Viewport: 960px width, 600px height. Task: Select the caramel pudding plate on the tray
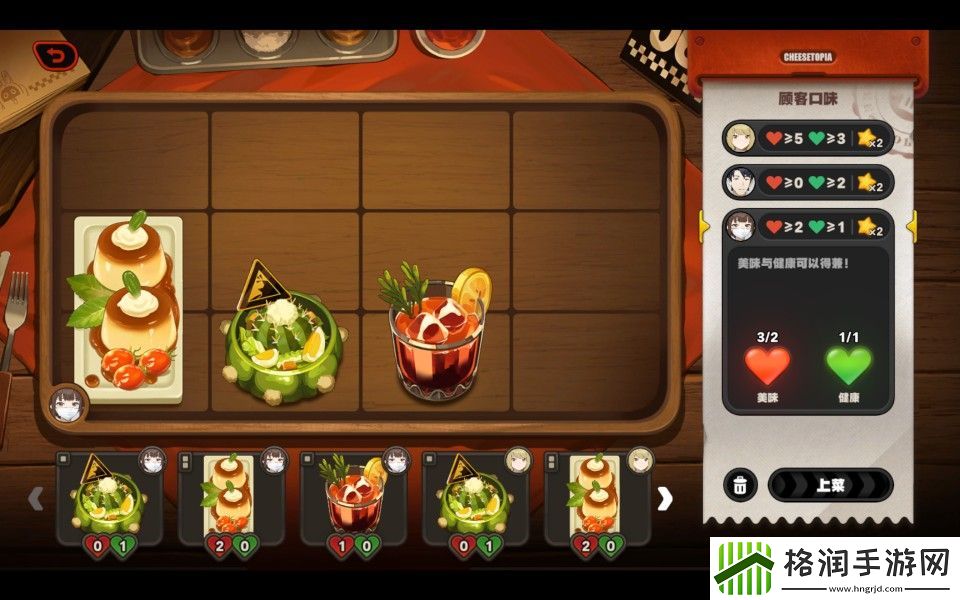pyautogui.click(x=130, y=305)
